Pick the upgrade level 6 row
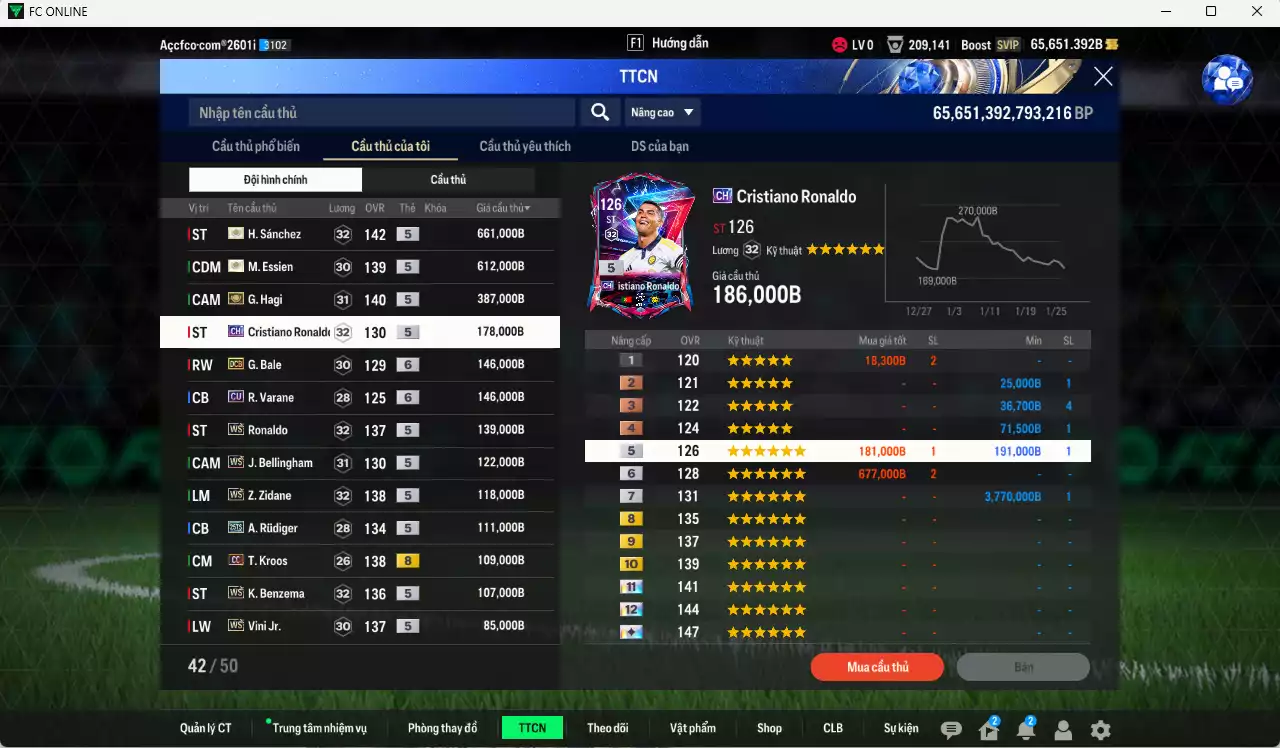 tap(837, 474)
